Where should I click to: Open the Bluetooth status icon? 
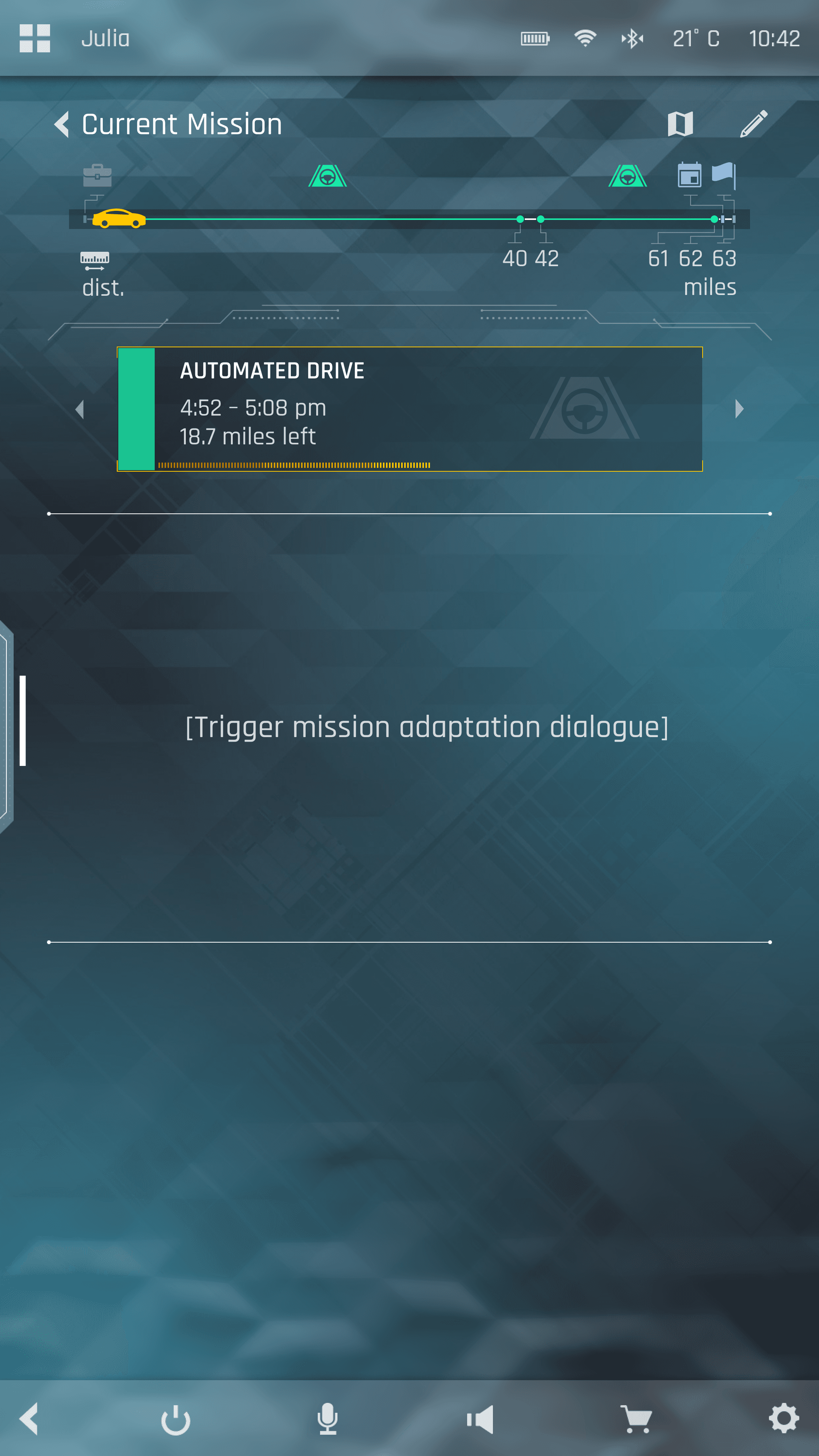pyautogui.click(x=632, y=38)
